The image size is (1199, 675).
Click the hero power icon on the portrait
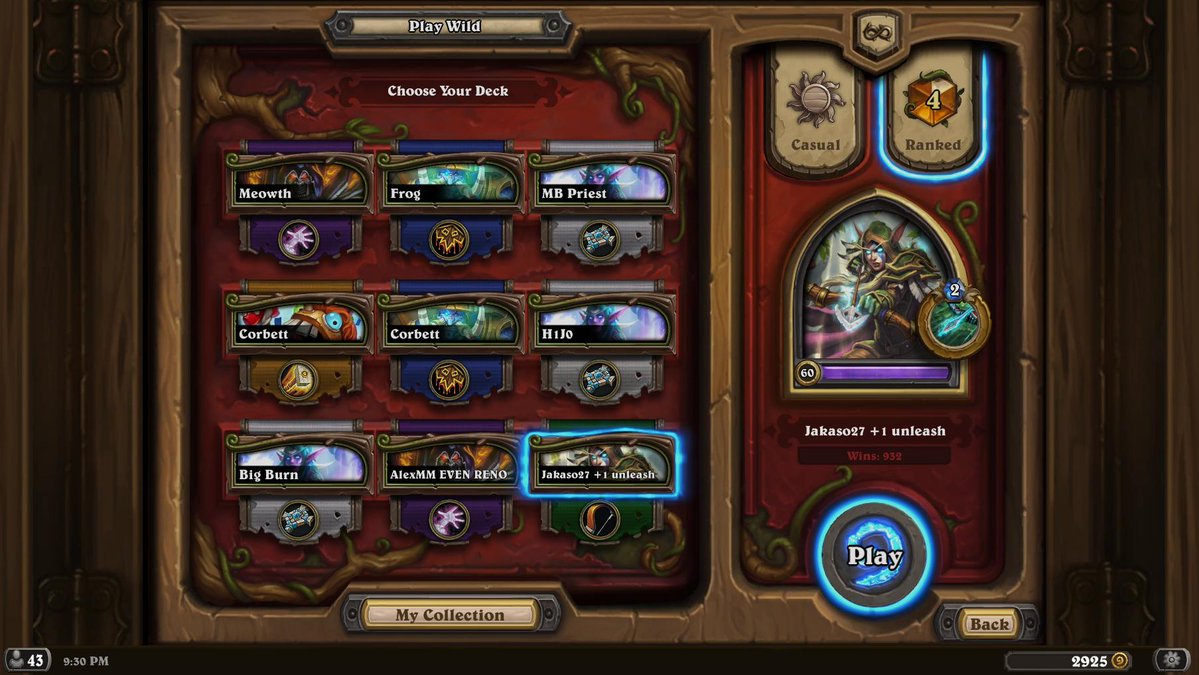point(953,322)
